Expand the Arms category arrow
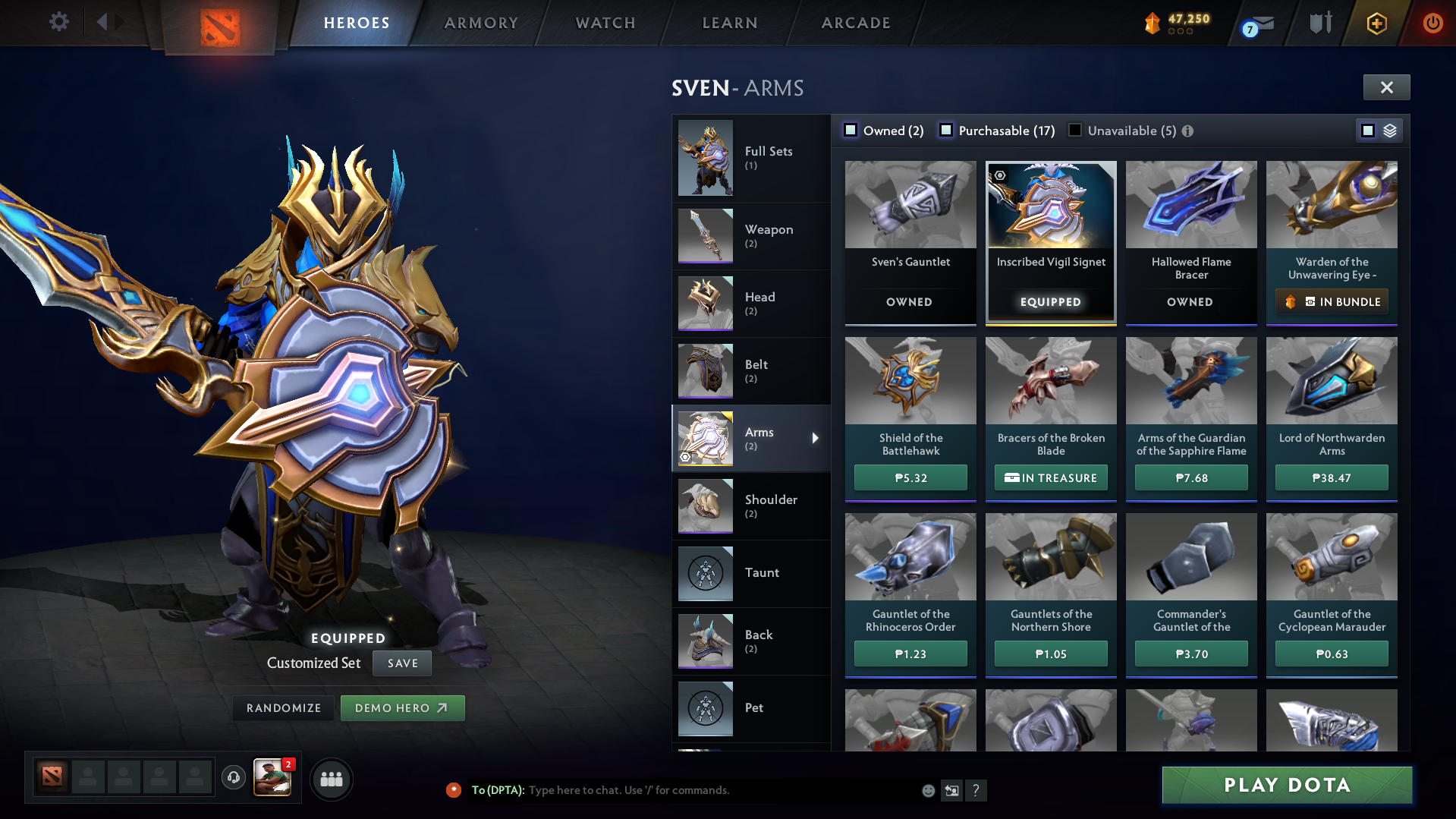The image size is (1456, 819). (x=815, y=438)
